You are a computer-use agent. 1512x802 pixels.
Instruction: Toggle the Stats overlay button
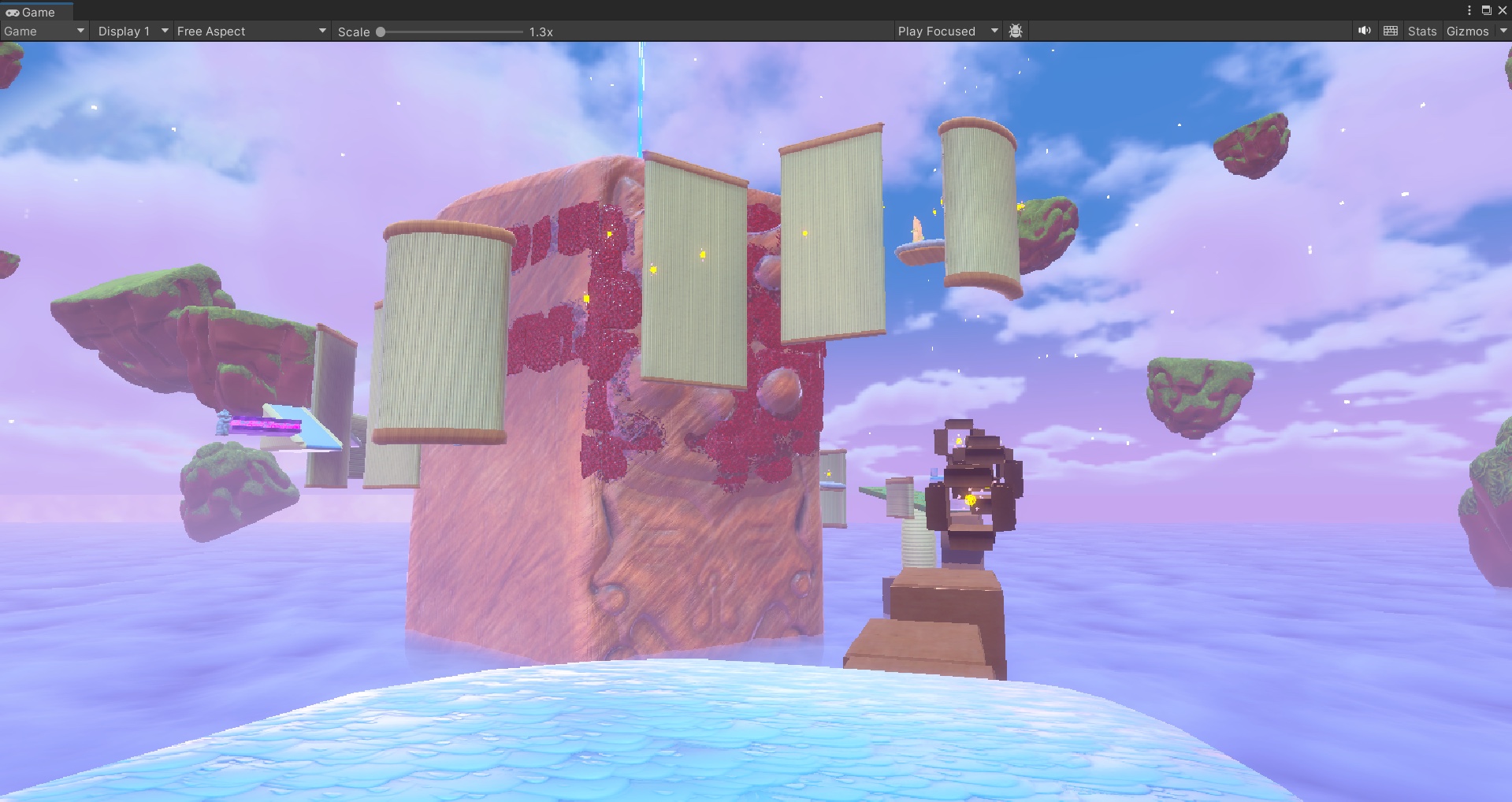pyautogui.click(x=1421, y=32)
